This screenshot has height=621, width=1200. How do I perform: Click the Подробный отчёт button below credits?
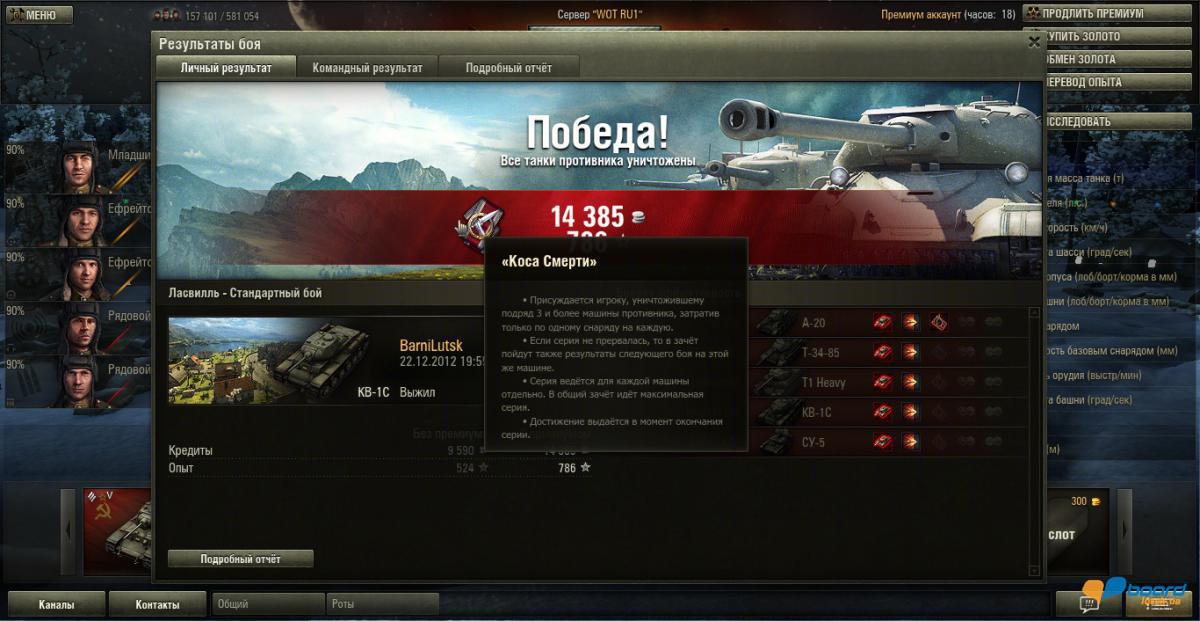click(240, 559)
